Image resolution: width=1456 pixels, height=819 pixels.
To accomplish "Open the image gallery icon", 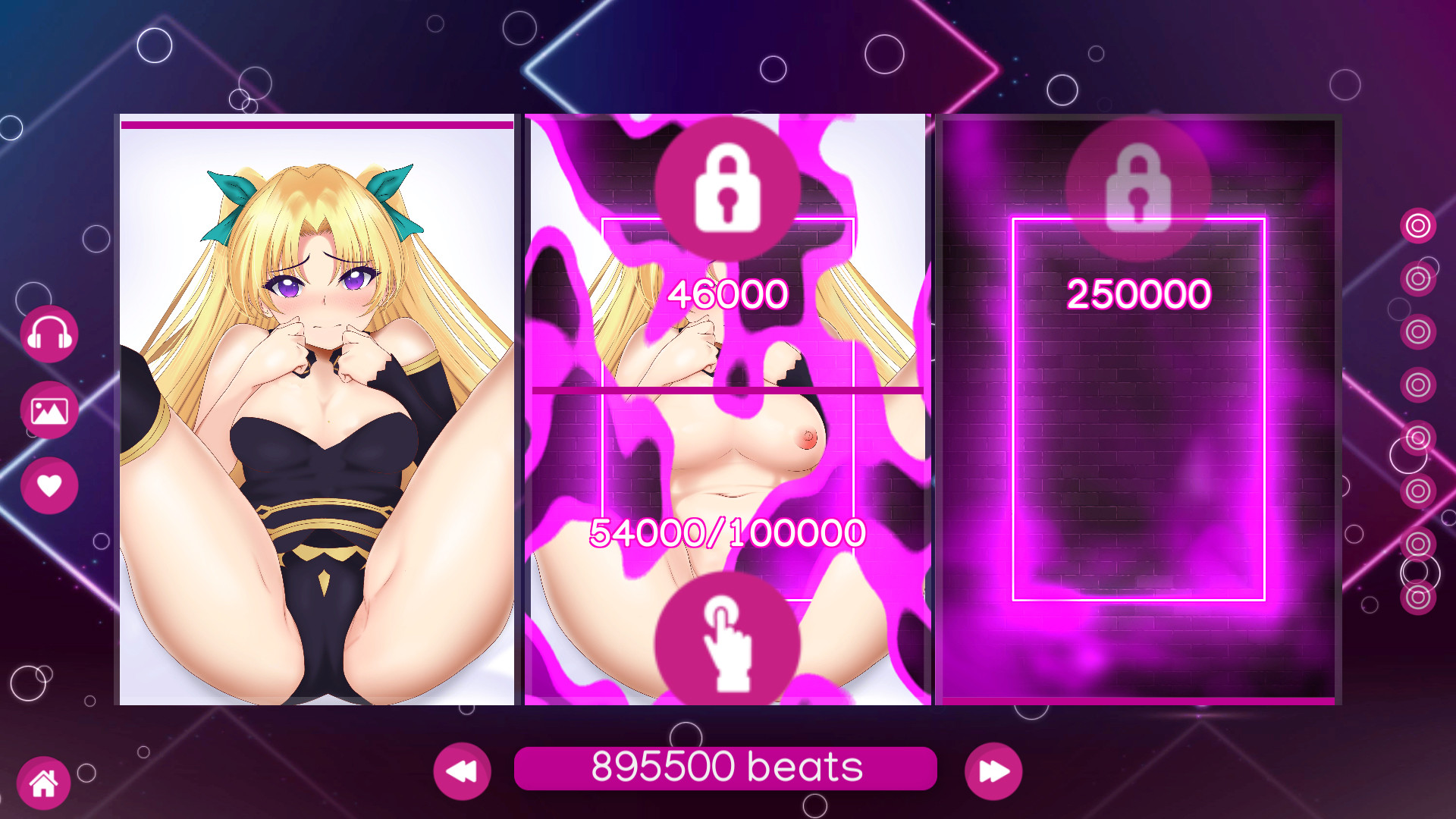I will pos(49,409).
